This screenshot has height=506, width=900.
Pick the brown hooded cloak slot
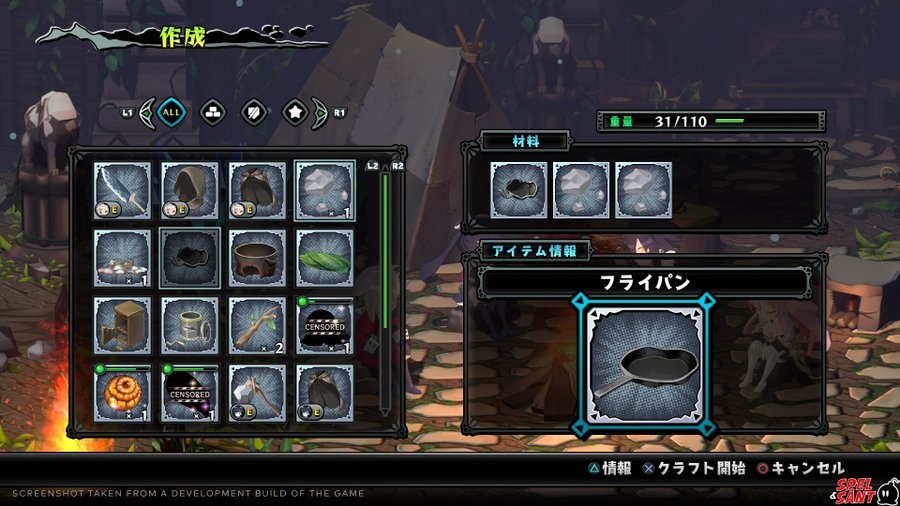[190, 191]
